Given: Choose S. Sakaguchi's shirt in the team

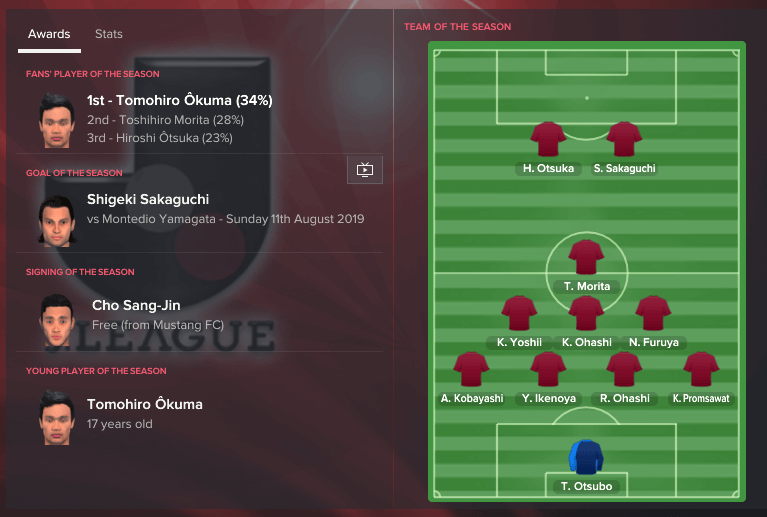Looking at the screenshot, I should coord(624,139).
